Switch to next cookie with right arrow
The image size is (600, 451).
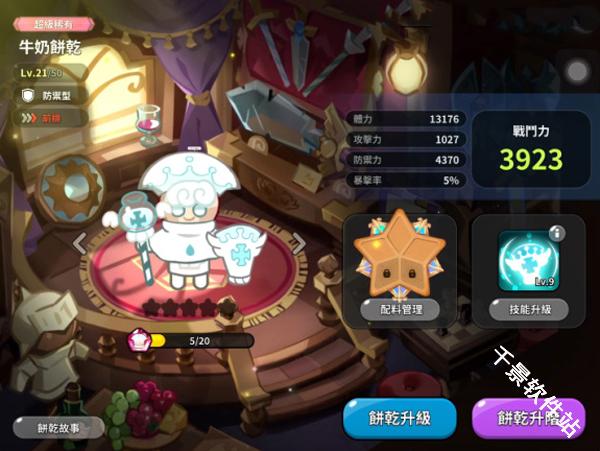pyautogui.click(x=297, y=241)
